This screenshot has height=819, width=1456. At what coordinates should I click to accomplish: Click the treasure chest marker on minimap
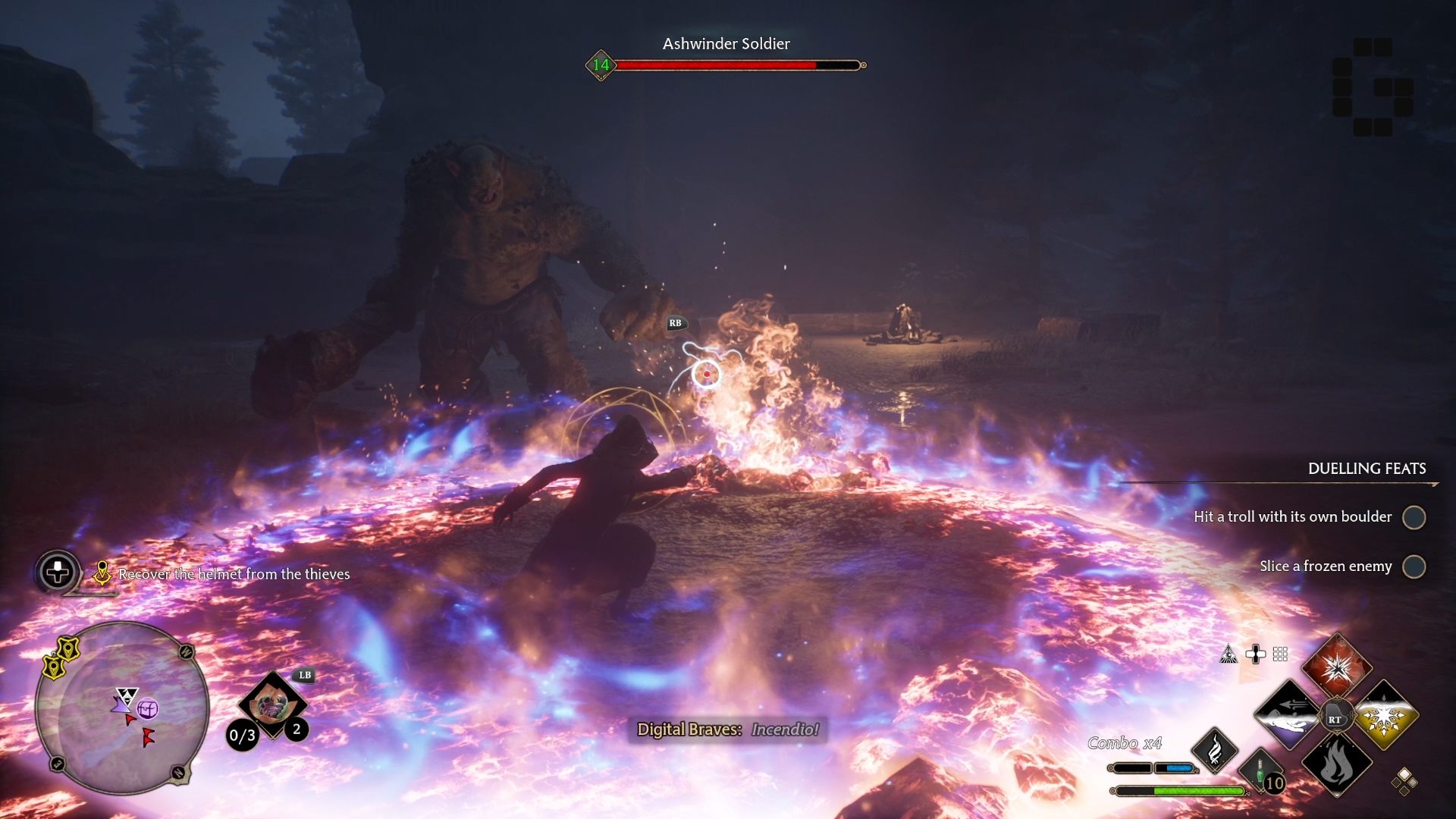pos(147,709)
